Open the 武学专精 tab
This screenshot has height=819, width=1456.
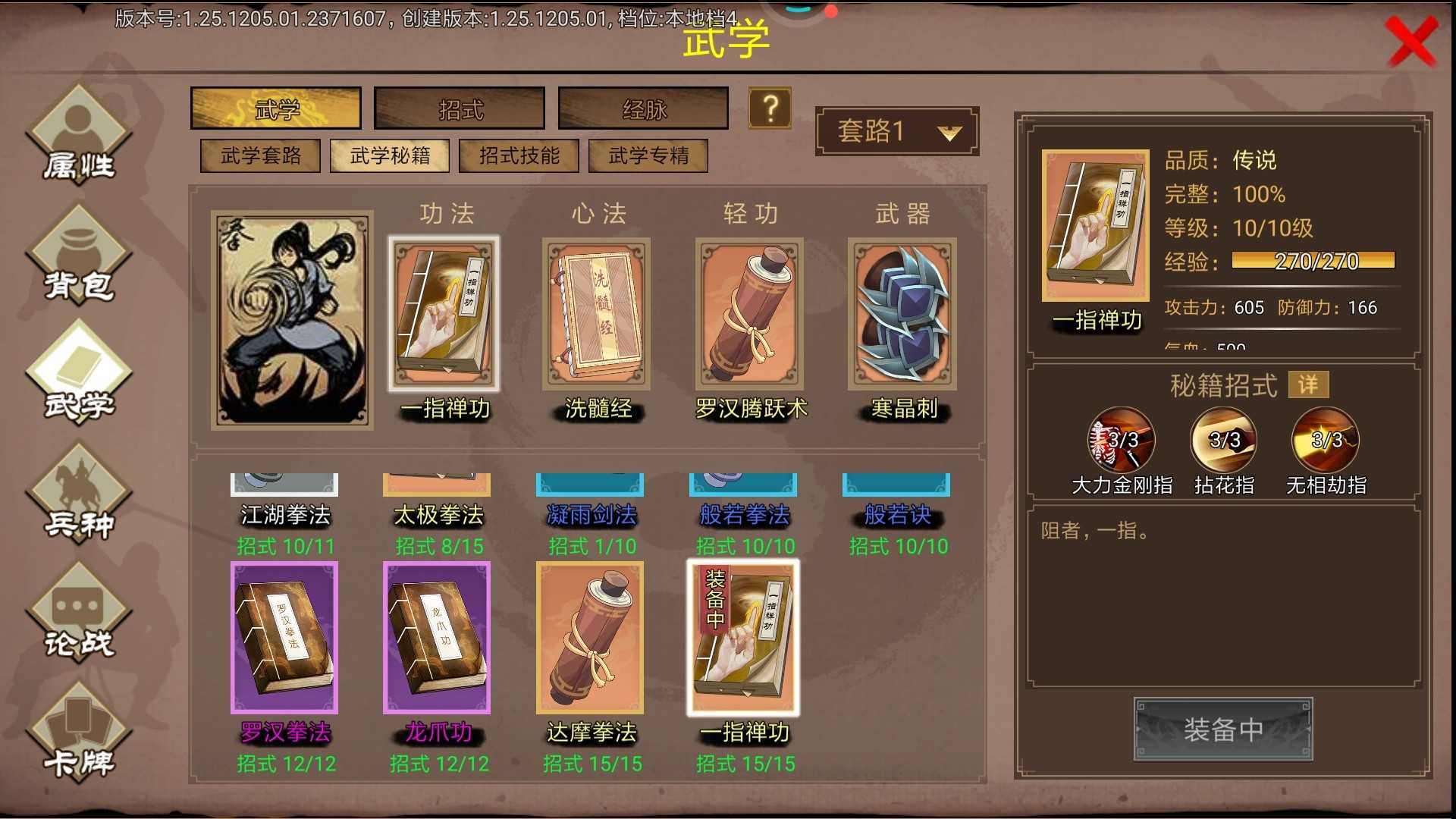(648, 155)
